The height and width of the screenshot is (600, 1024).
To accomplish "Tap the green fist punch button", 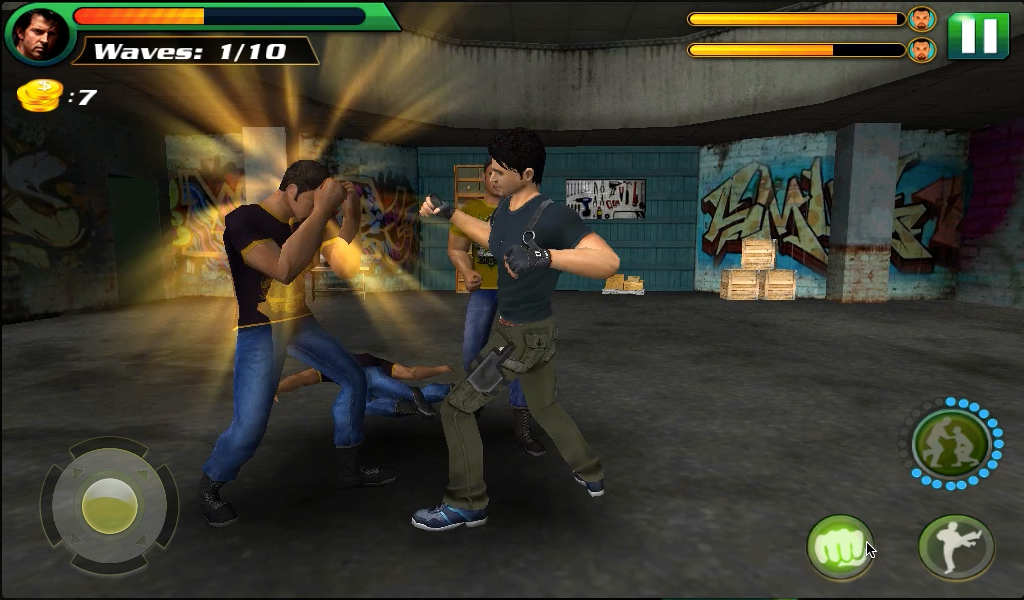I will [x=840, y=547].
